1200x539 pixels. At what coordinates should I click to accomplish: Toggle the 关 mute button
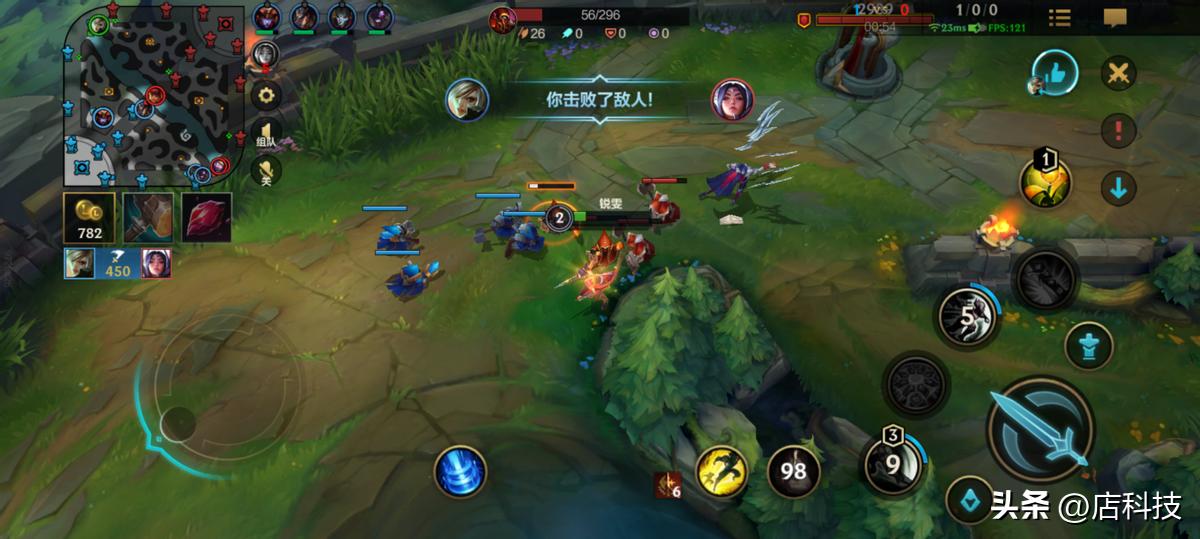(266, 172)
